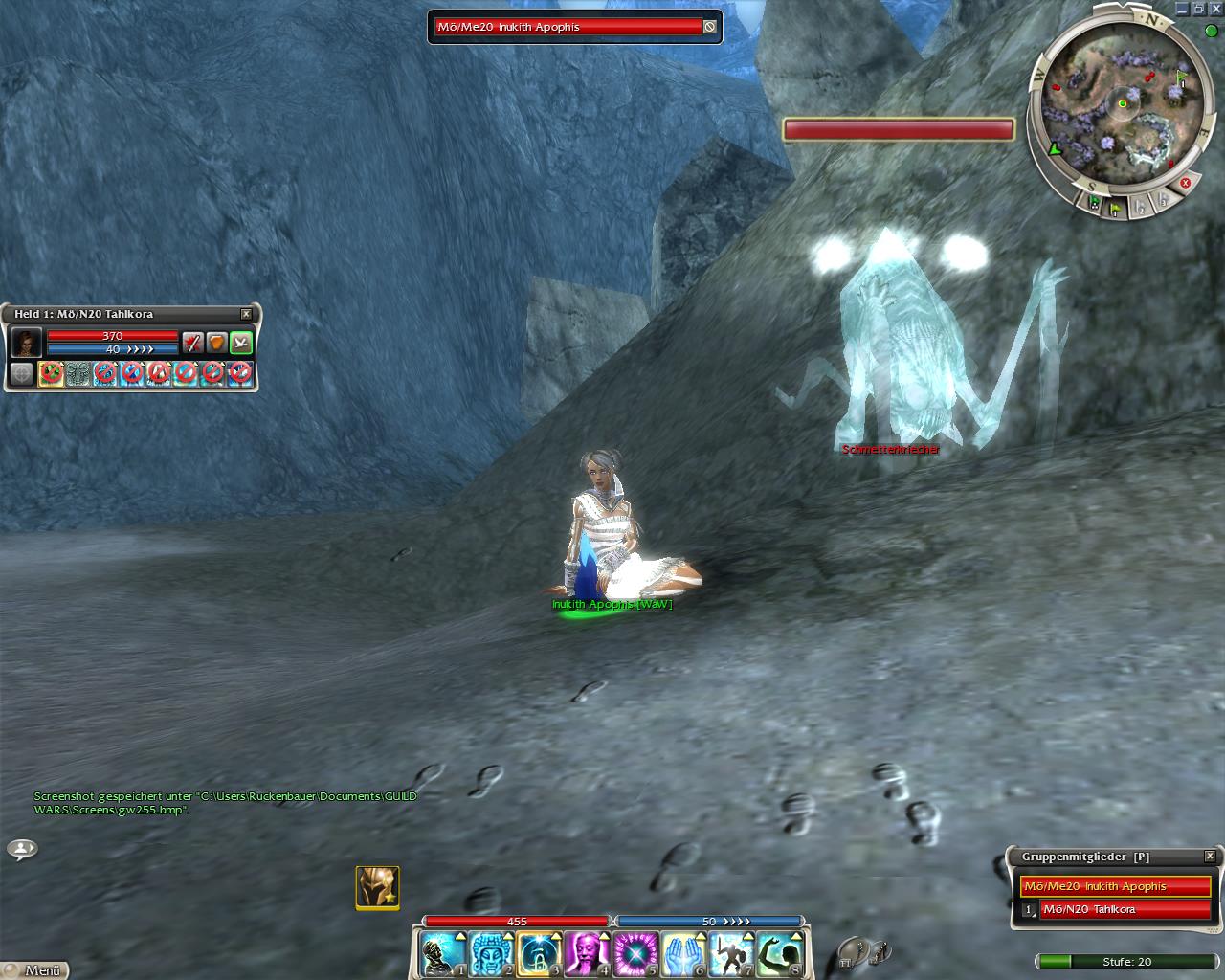Viewport: 1225px width, 980px height.
Task: Clear flags with the red X compass button
Action: click(x=1185, y=183)
